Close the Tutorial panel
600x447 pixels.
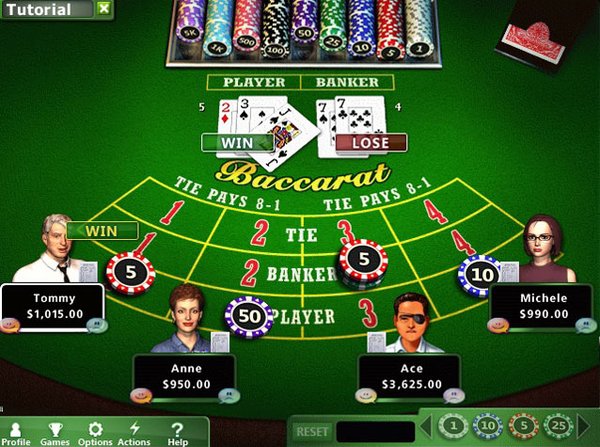pyautogui.click(x=104, y=10)
